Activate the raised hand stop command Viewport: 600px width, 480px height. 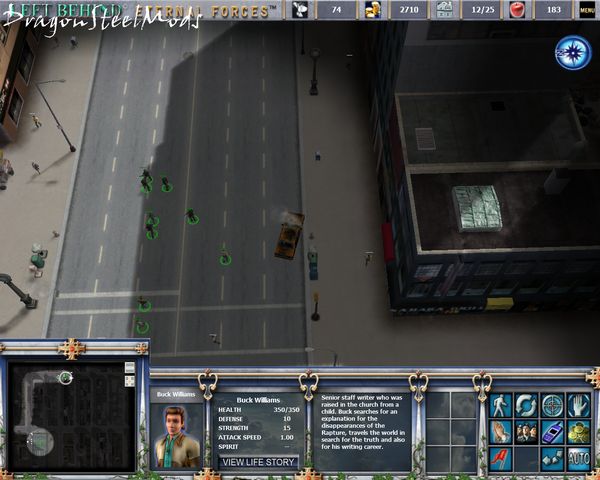point(578,405)
